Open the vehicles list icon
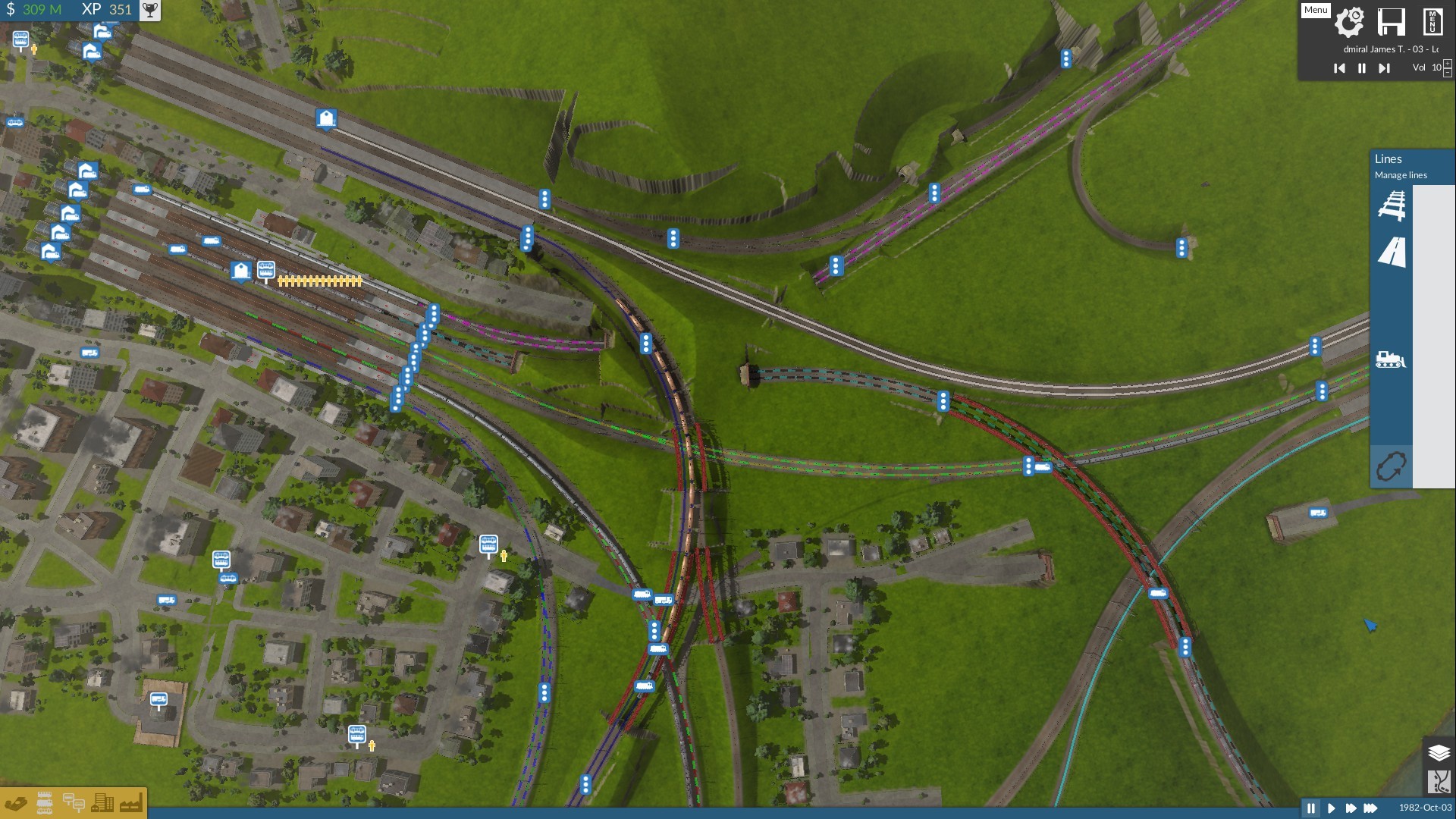 click(45, 803)
